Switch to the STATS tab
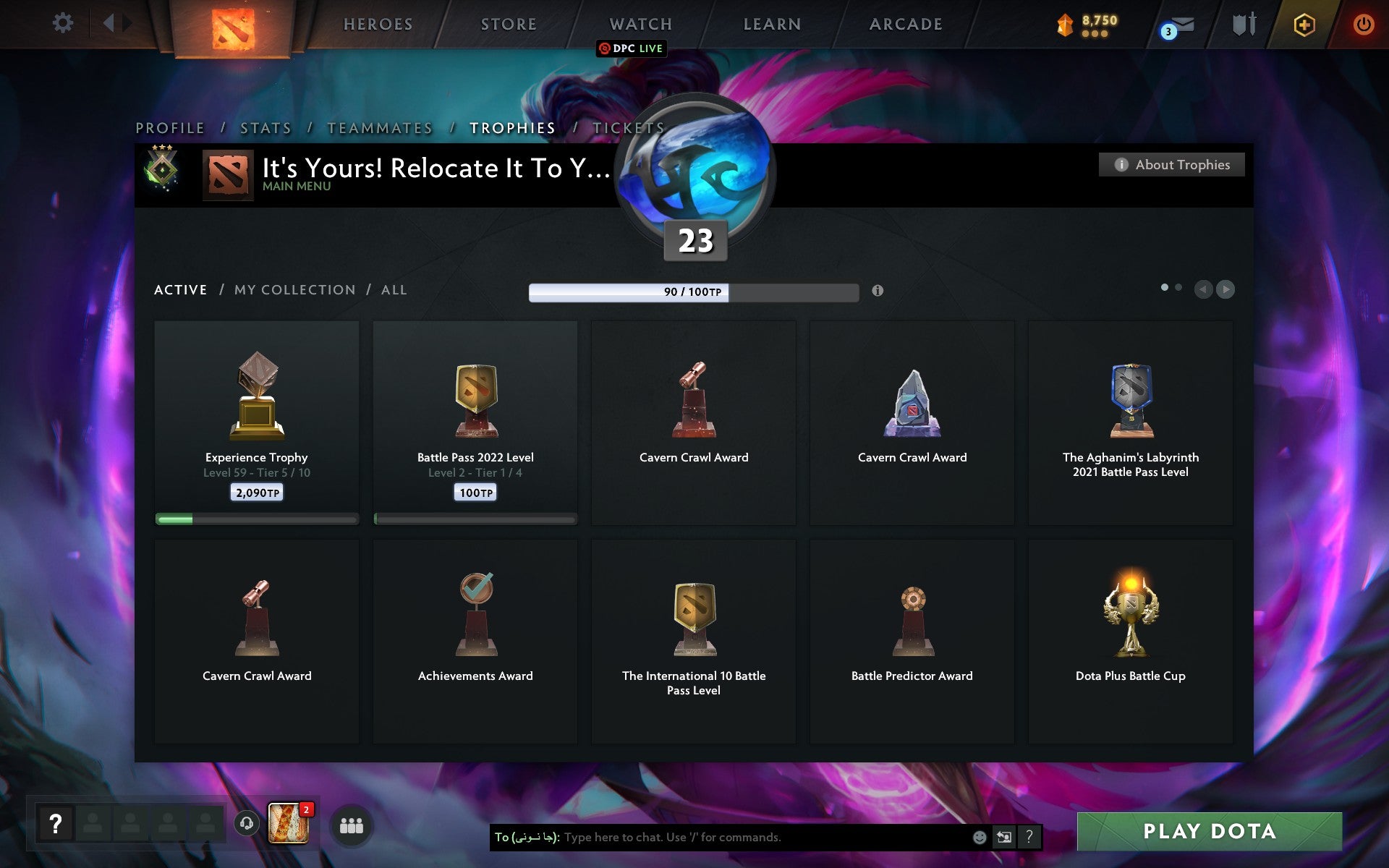Viewport: 1389px width, 868px height. (x=265, y=127)
